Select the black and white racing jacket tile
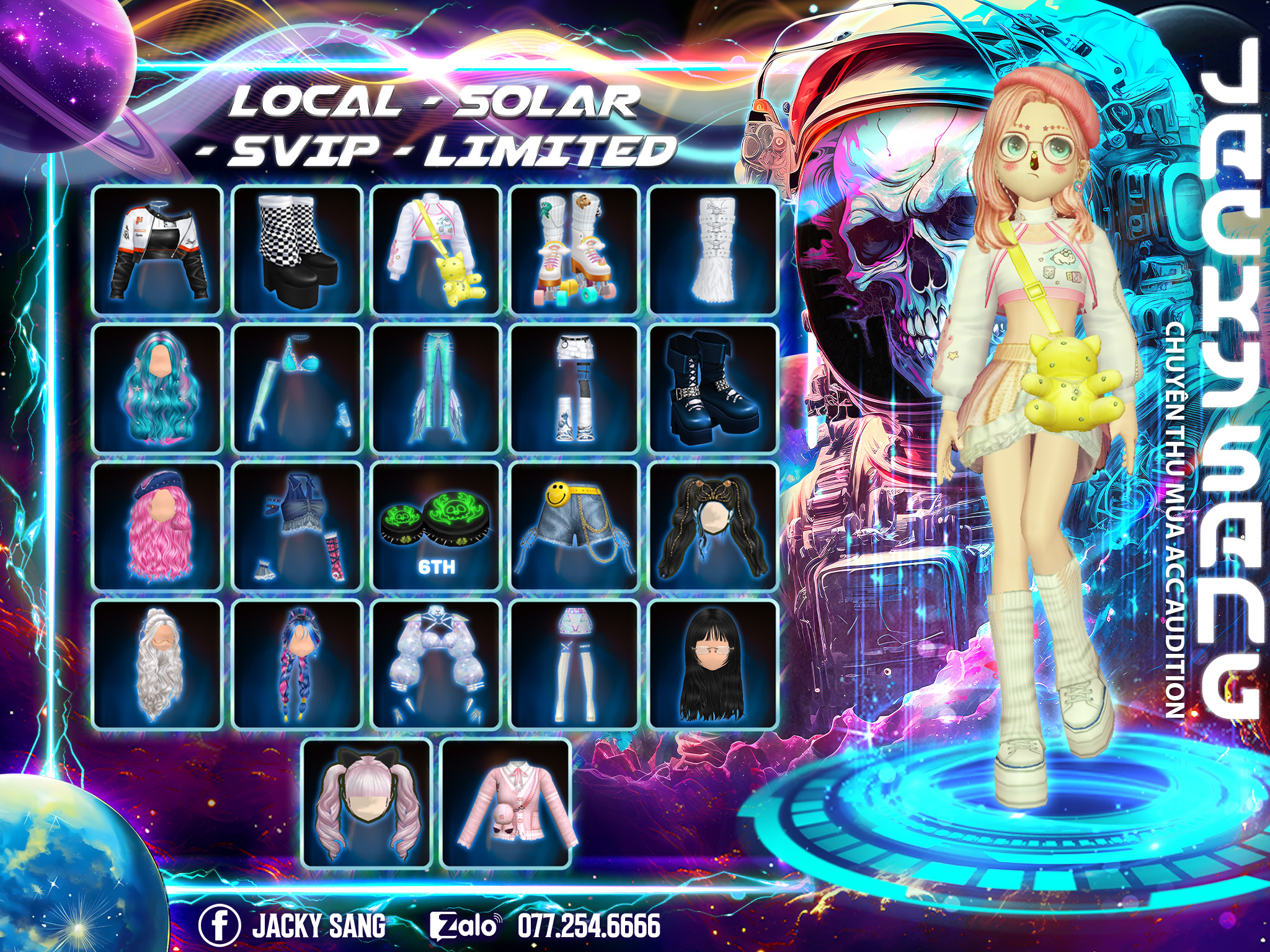1270x952 pixels. point(158,250)
